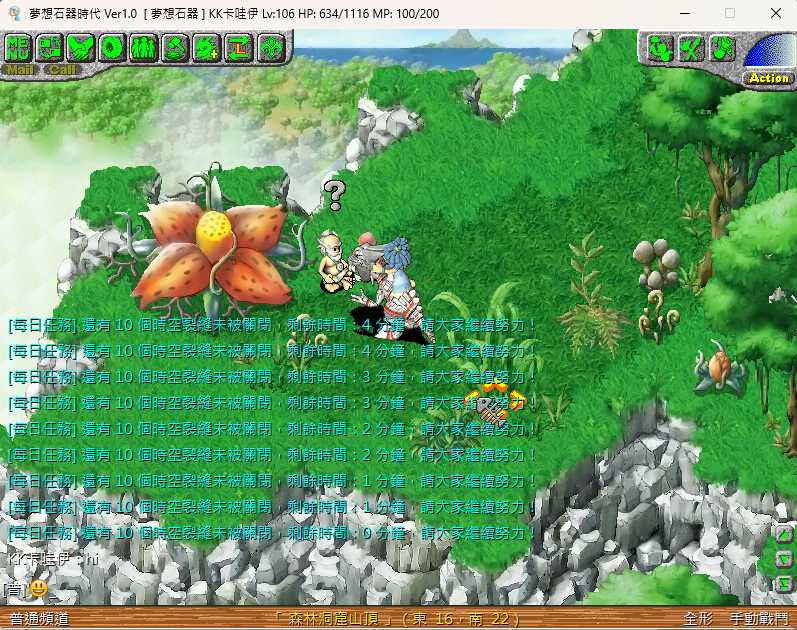
Task: Select the fleur-de-lis emblem icon
Action: (270, 47)
